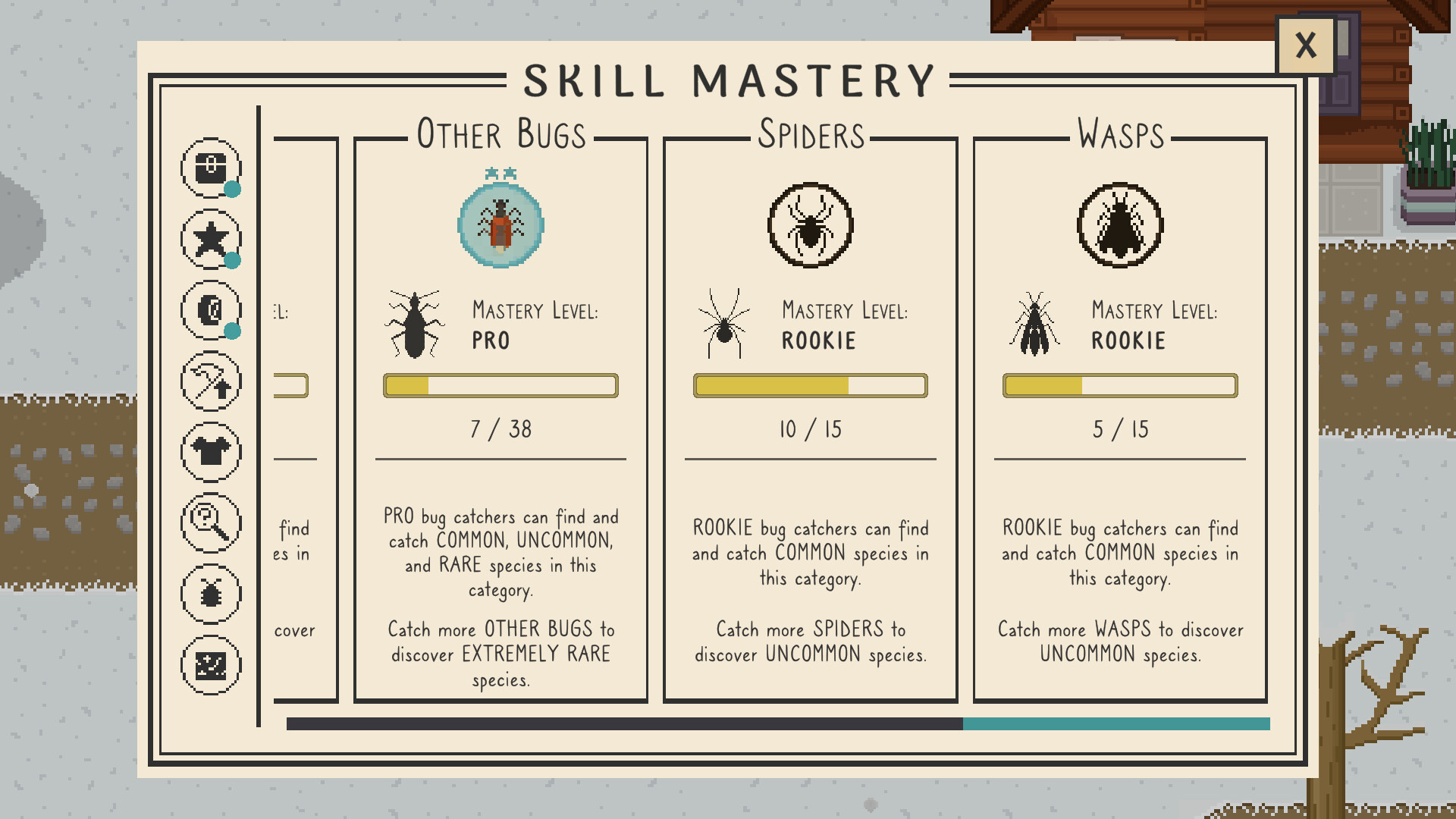Select the magnifying glass research icon
Screen dimensions: 1456x819
pyautogui.click(x=211, y=522)
